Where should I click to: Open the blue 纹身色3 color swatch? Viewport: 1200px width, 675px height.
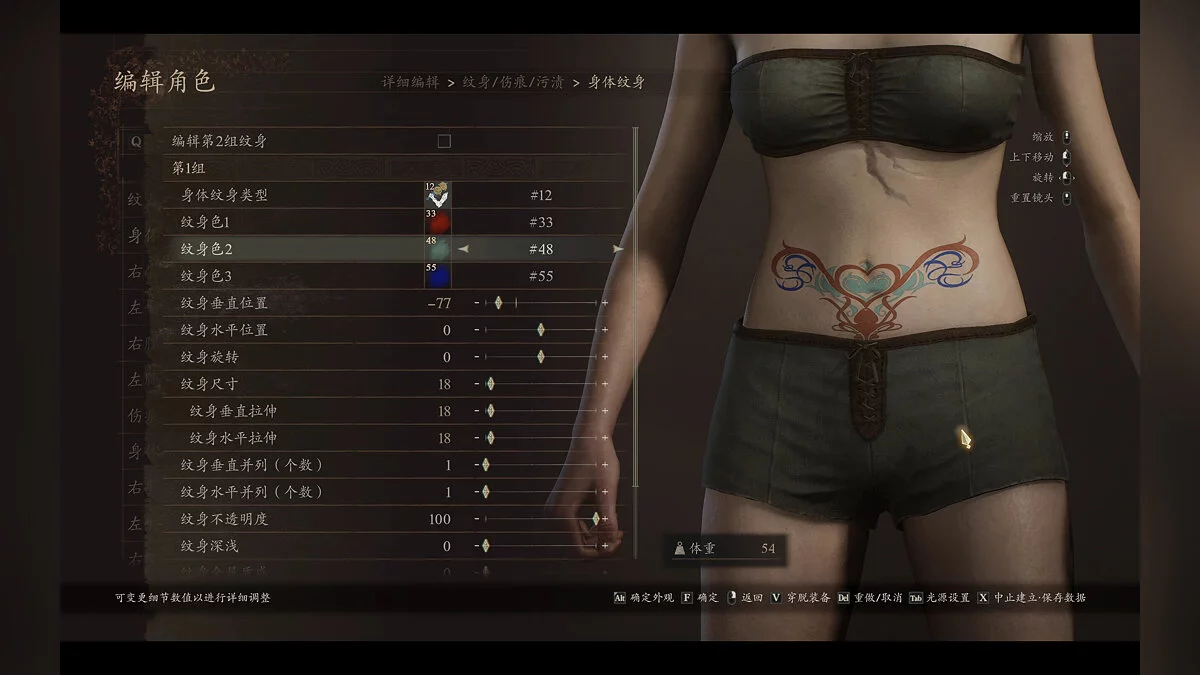click(x=437, y=276)
